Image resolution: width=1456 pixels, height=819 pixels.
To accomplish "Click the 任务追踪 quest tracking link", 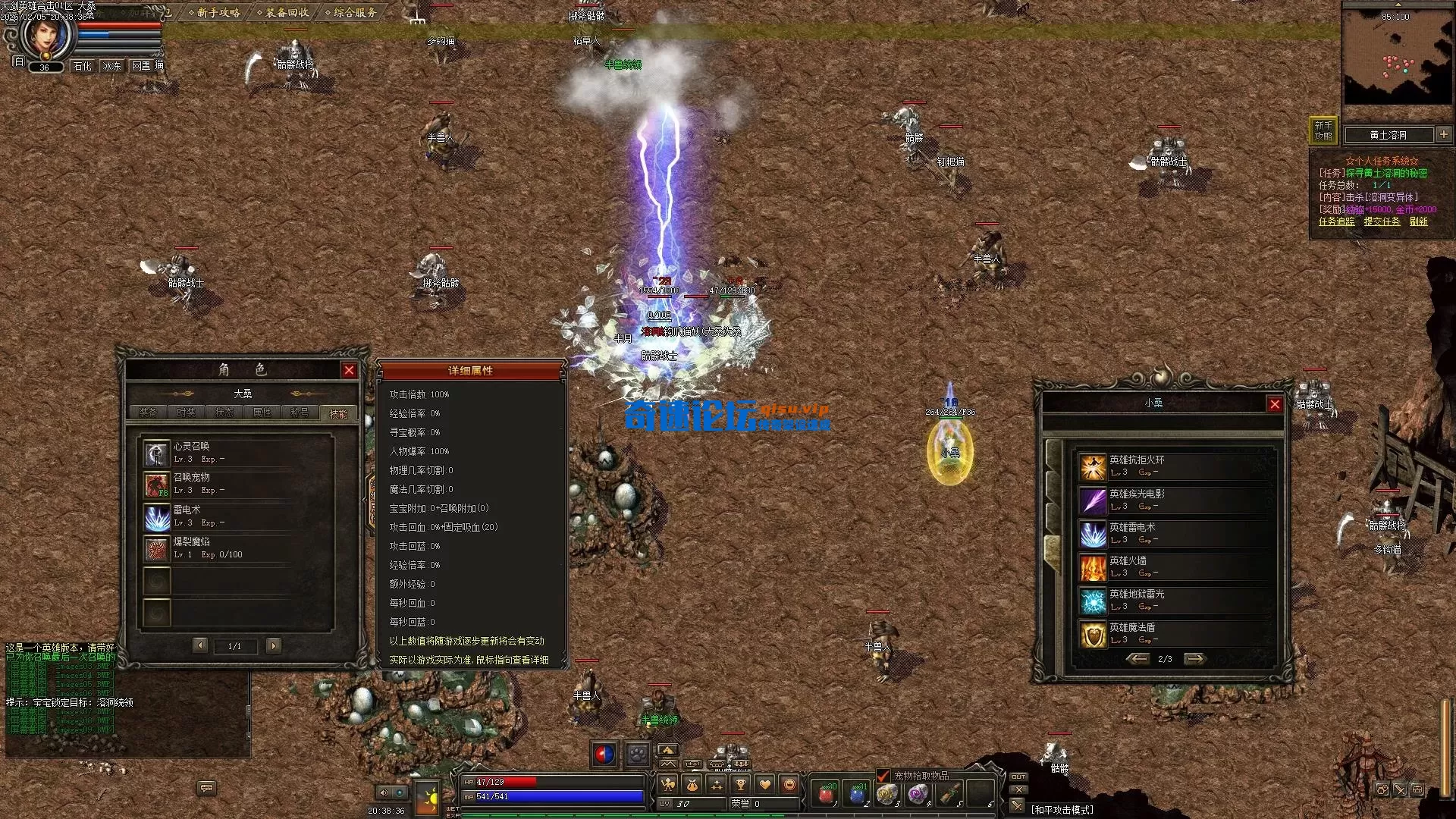I will (1336, 221).
